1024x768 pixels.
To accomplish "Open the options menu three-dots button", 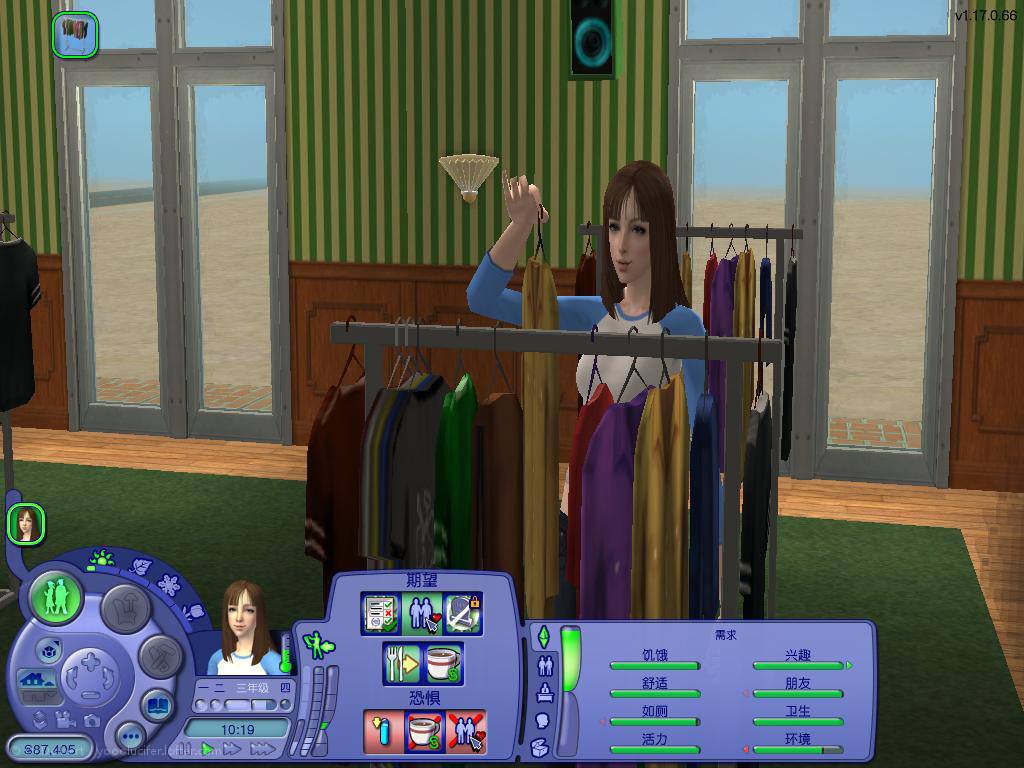I will tap(130, 736).
